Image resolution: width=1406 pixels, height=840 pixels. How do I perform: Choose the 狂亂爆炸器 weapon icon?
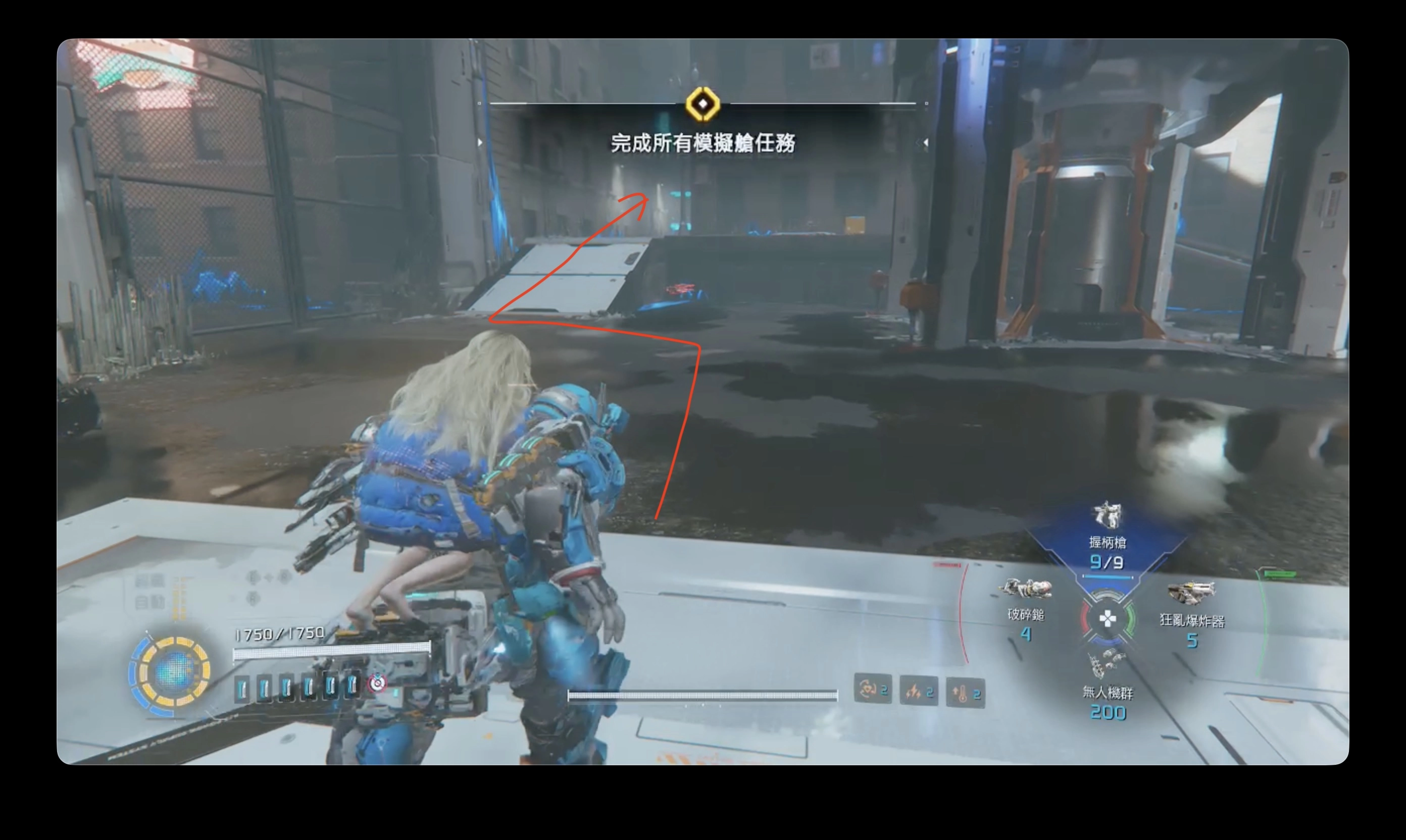pyautogui.click(x=1191, y=592)
